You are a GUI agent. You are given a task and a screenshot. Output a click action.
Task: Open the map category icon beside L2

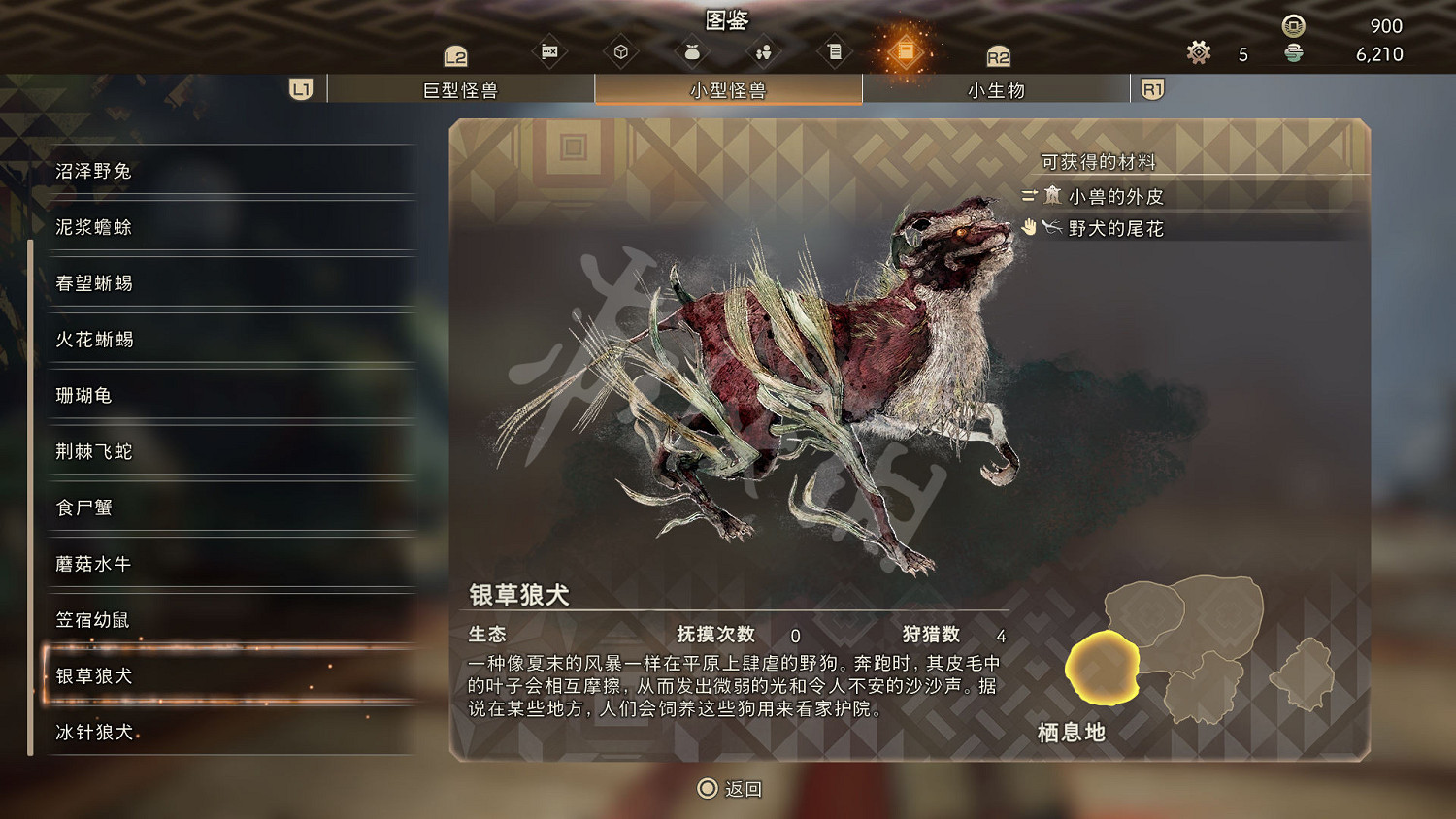coord(549,52)
